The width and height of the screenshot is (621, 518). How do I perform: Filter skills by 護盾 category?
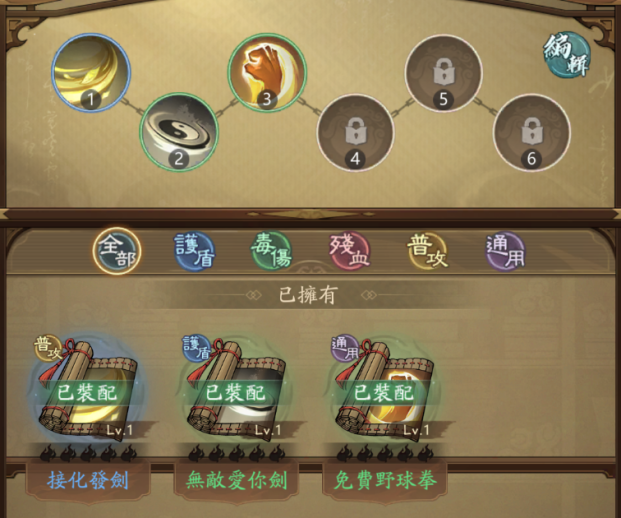tap(193, 252)
